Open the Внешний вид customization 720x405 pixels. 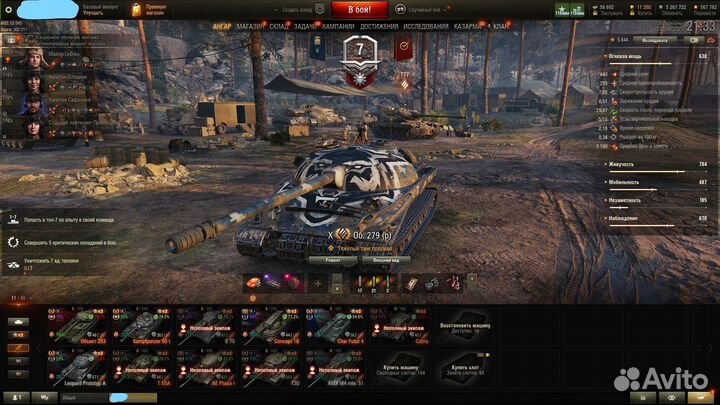[387, 258]
